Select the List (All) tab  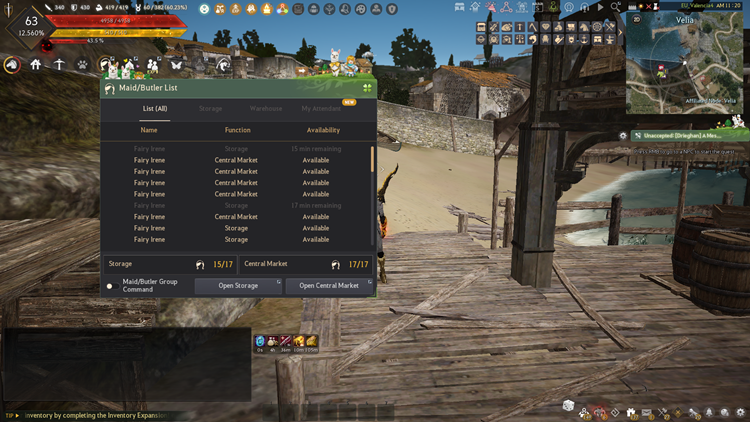click(x=155, y=108)
